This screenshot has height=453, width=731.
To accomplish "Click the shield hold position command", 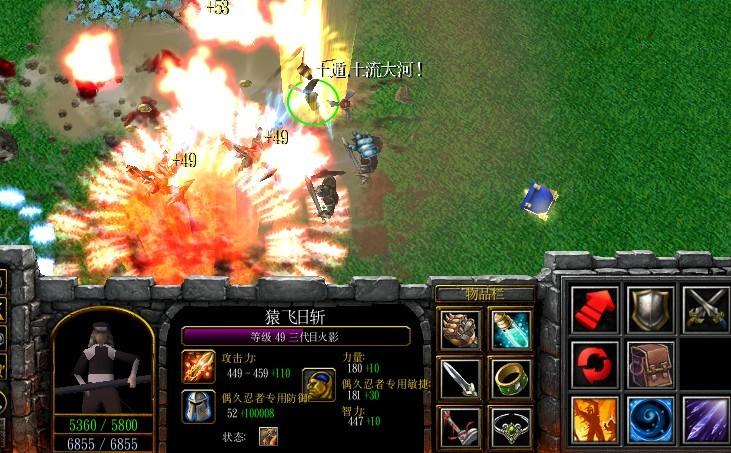I will click(649, 309).
